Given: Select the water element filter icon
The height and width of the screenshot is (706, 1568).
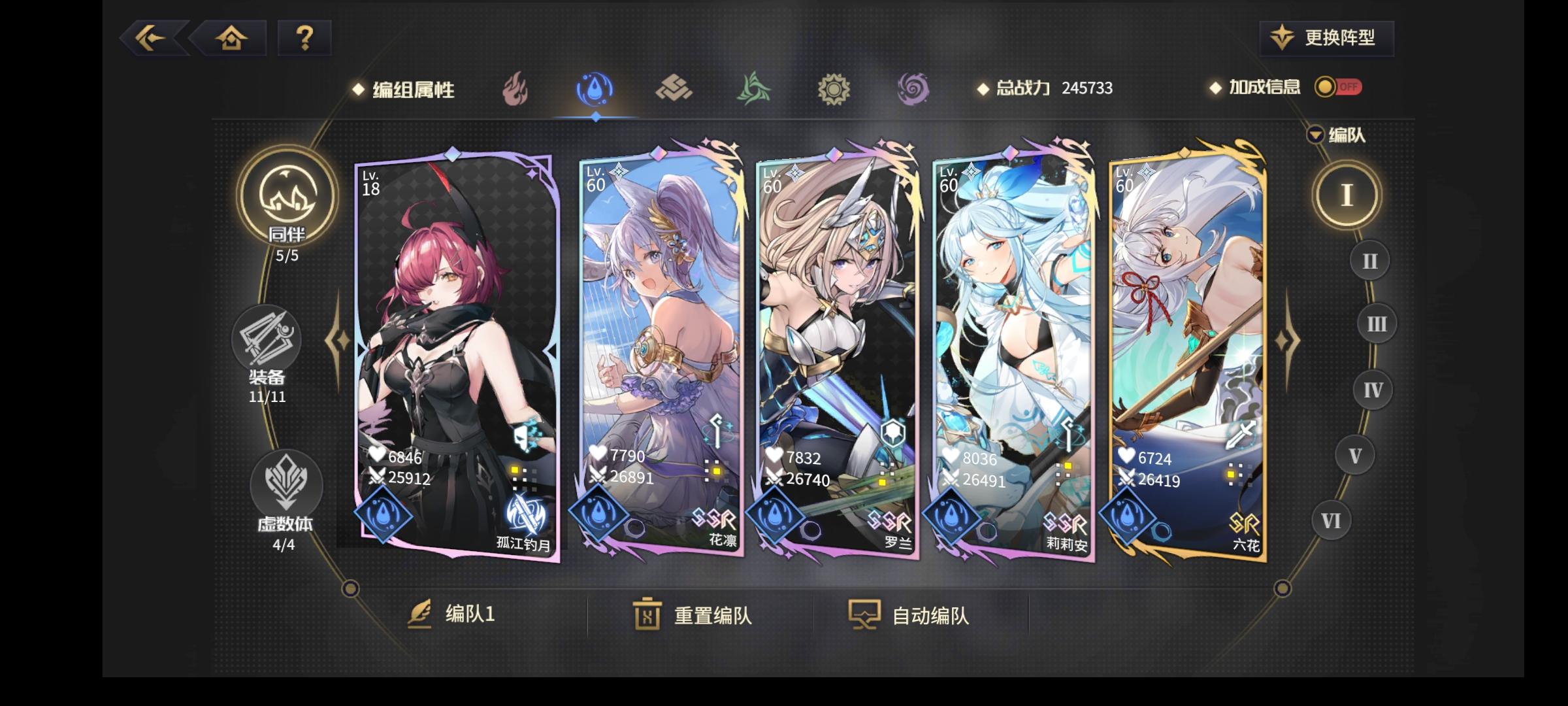Looking at the screenshot, I should tap(595, 88).
